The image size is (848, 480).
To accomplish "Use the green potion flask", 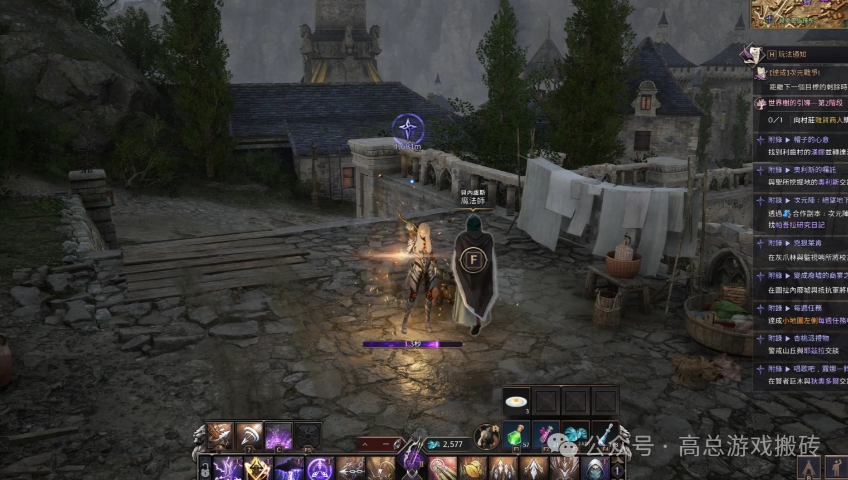I will pyautogui.click(x=517, y=435).
